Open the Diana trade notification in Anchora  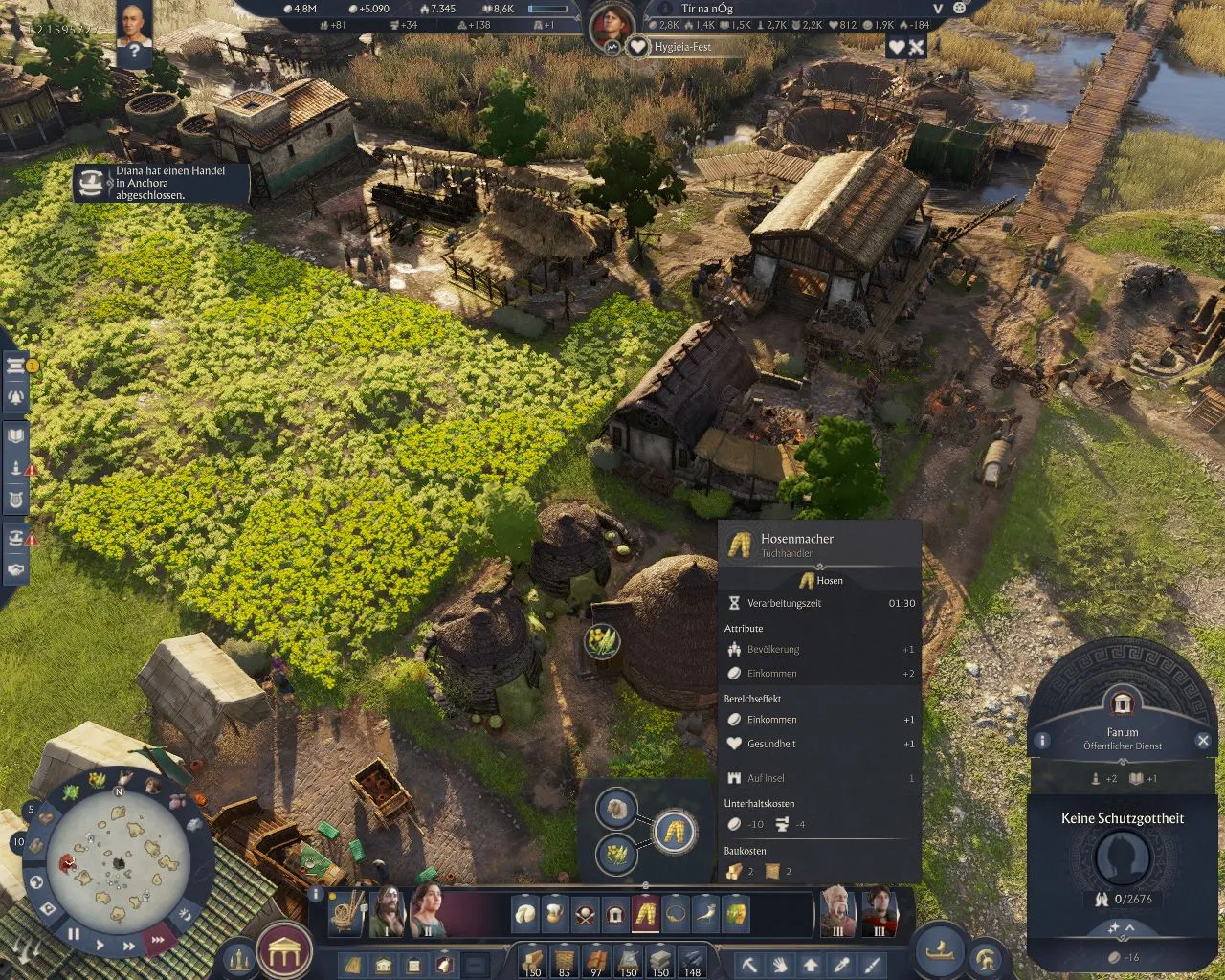click(163, 183)
